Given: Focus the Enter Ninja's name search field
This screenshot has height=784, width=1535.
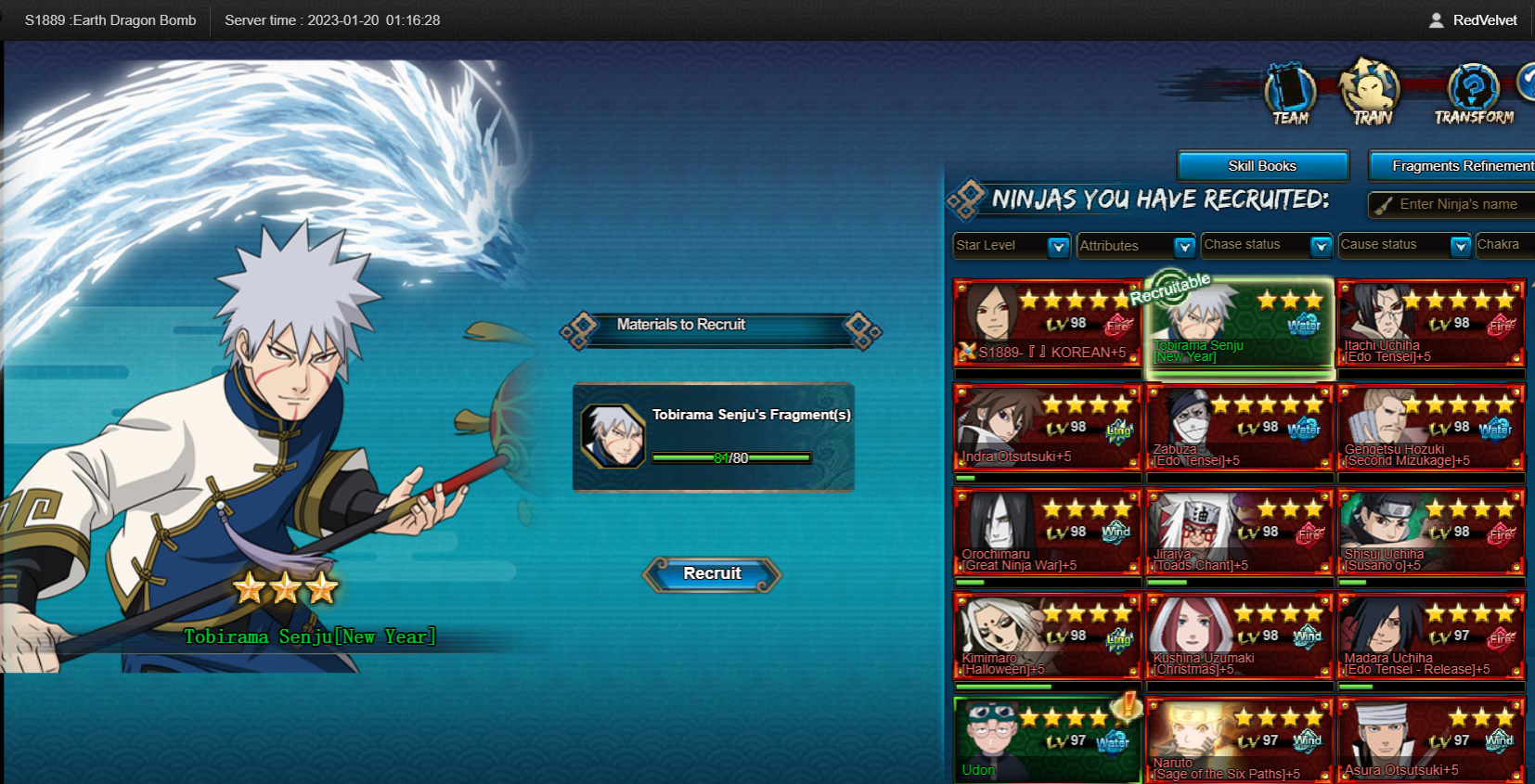Looking at the screenshot, I should (x=1457, y=204).
